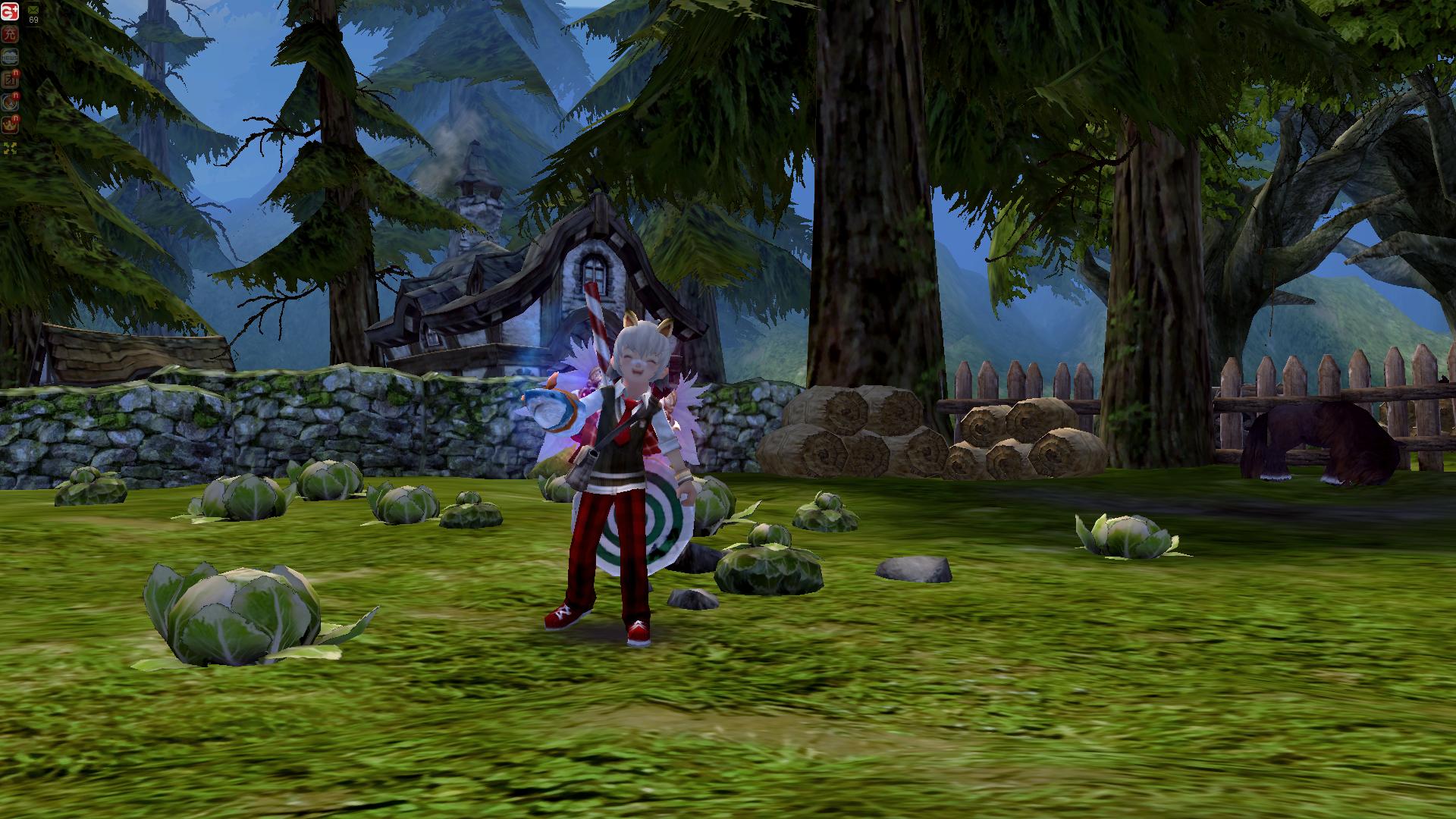Open the NEWS panel
The image size is (1456, 819).
click(x=10, y=57)
